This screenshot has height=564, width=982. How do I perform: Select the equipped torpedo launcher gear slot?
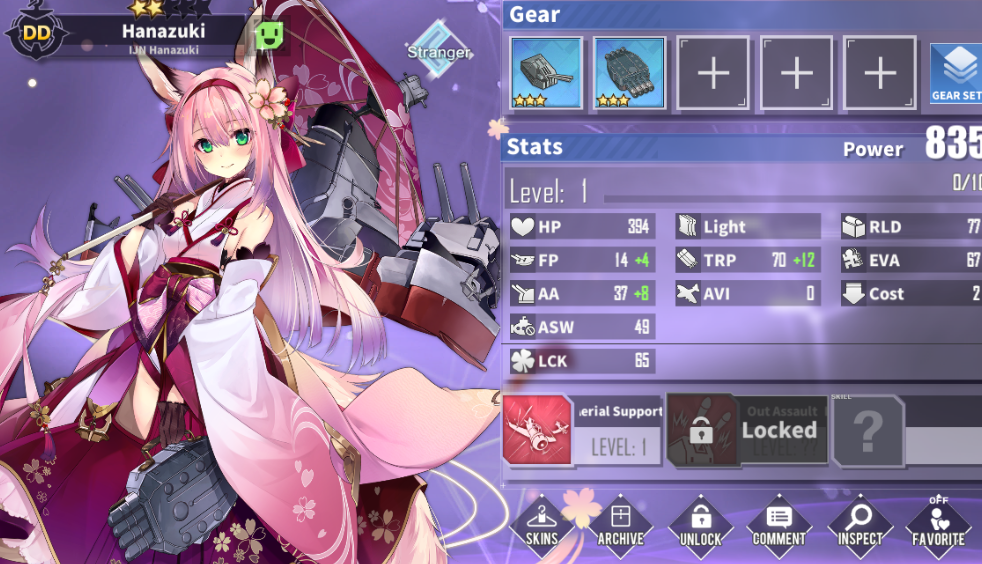629,73
